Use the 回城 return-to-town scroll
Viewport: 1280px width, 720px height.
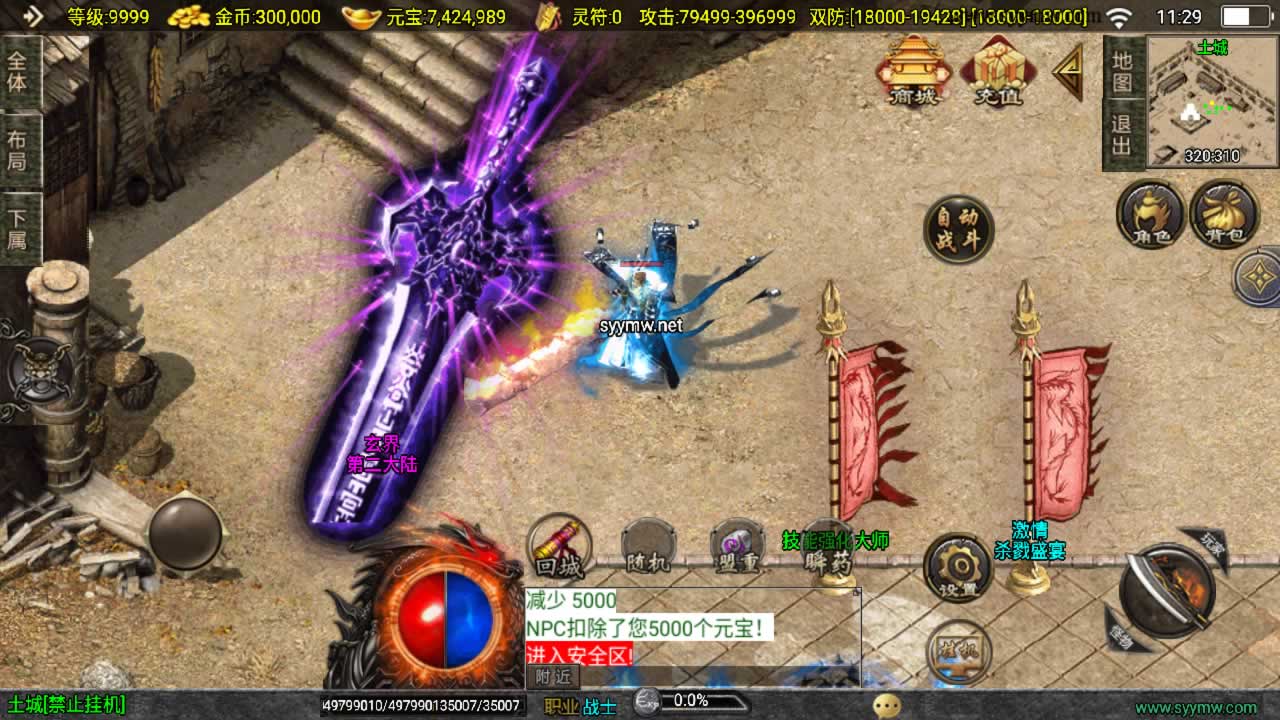[559, 548]
